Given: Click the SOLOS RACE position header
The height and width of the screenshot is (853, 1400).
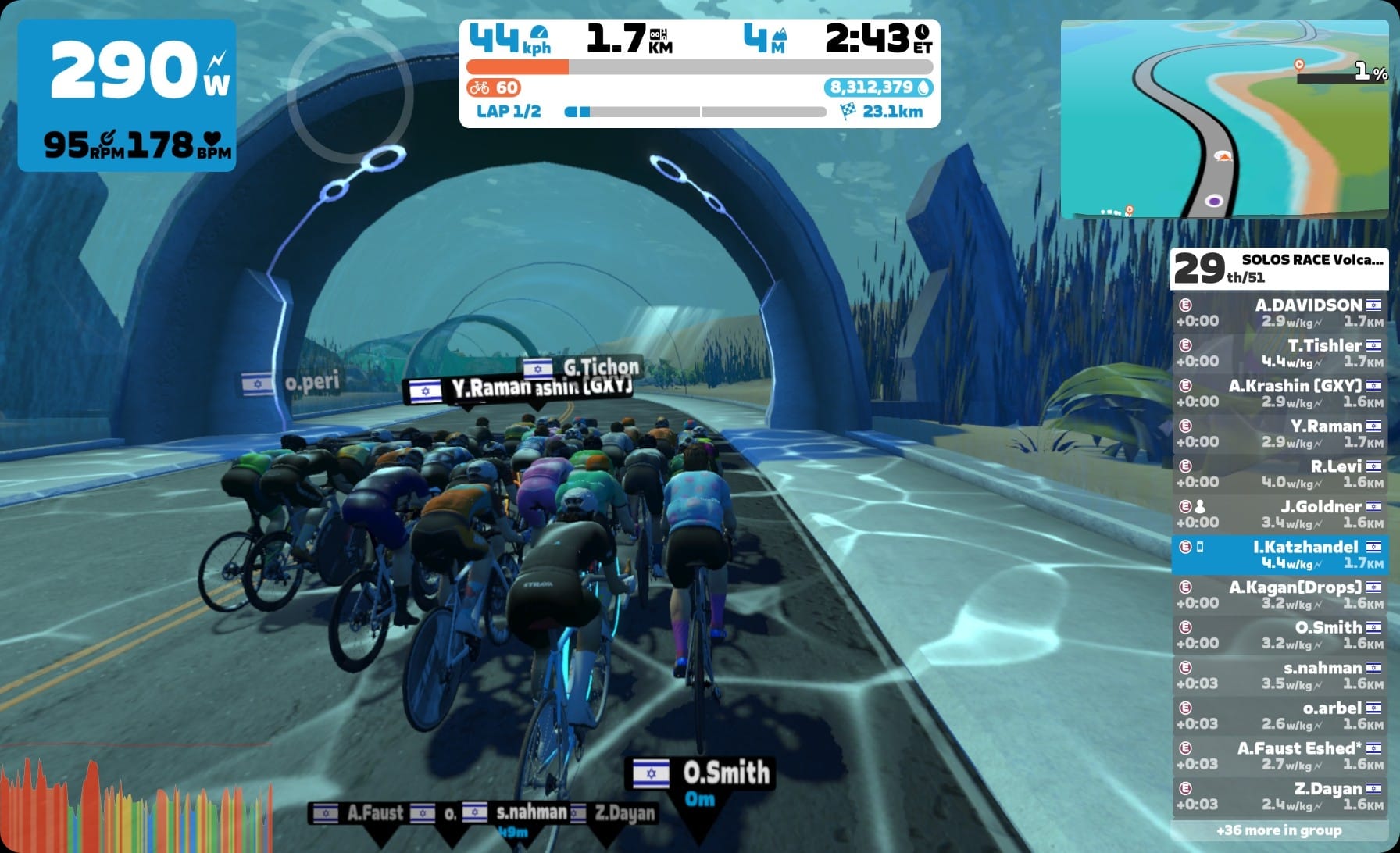Looking at the screenshot, I should (x=1279, y=268).
